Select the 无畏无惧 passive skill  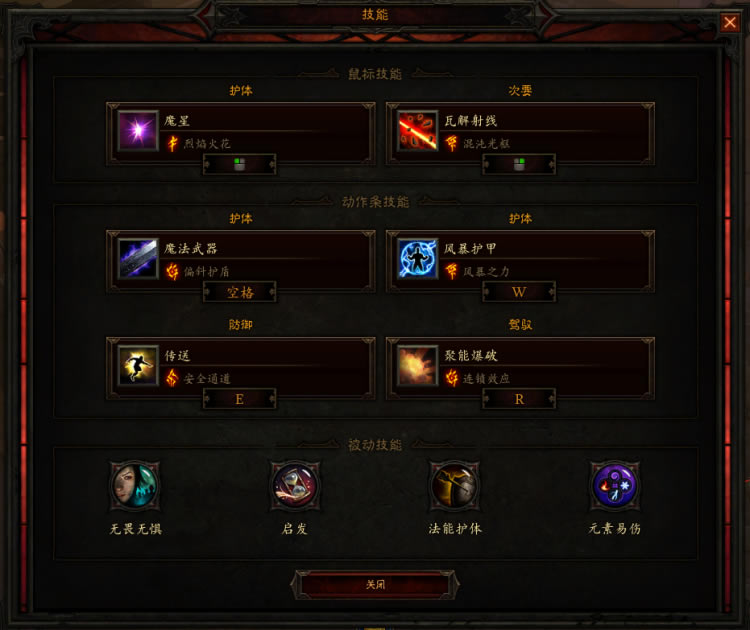[134, 487]
